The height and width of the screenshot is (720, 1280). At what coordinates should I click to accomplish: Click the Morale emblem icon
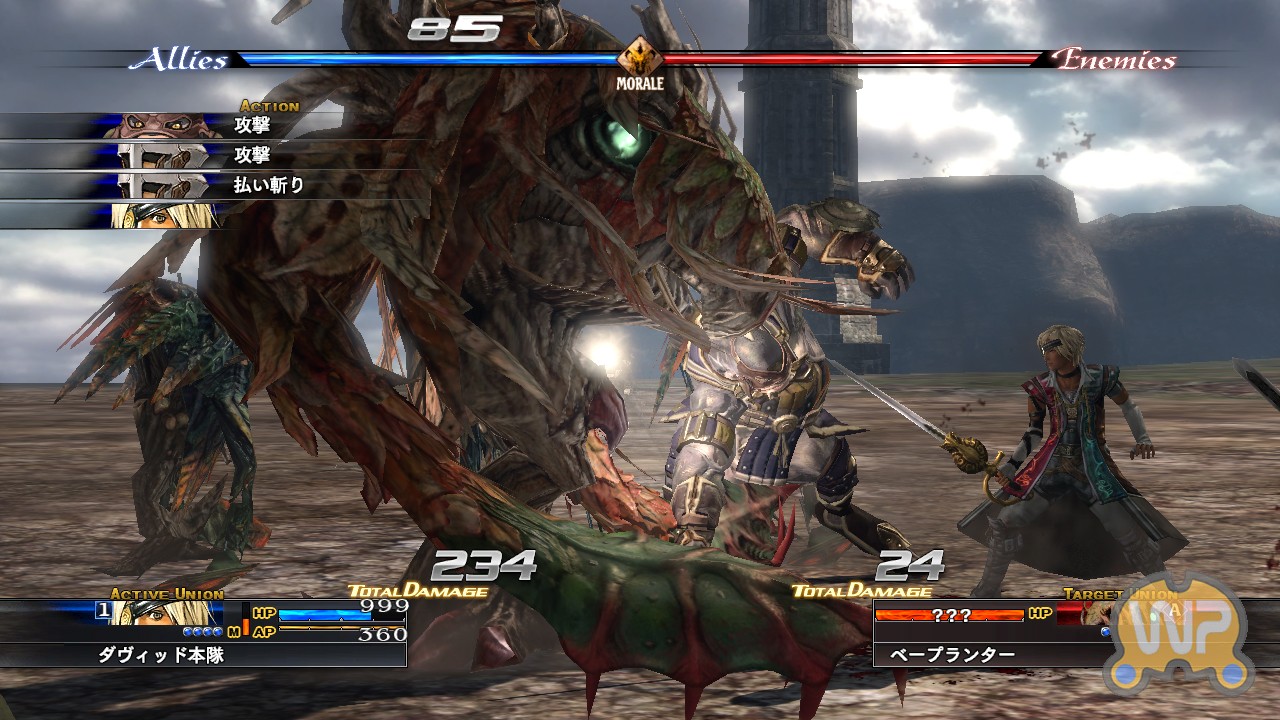point(639,58)
